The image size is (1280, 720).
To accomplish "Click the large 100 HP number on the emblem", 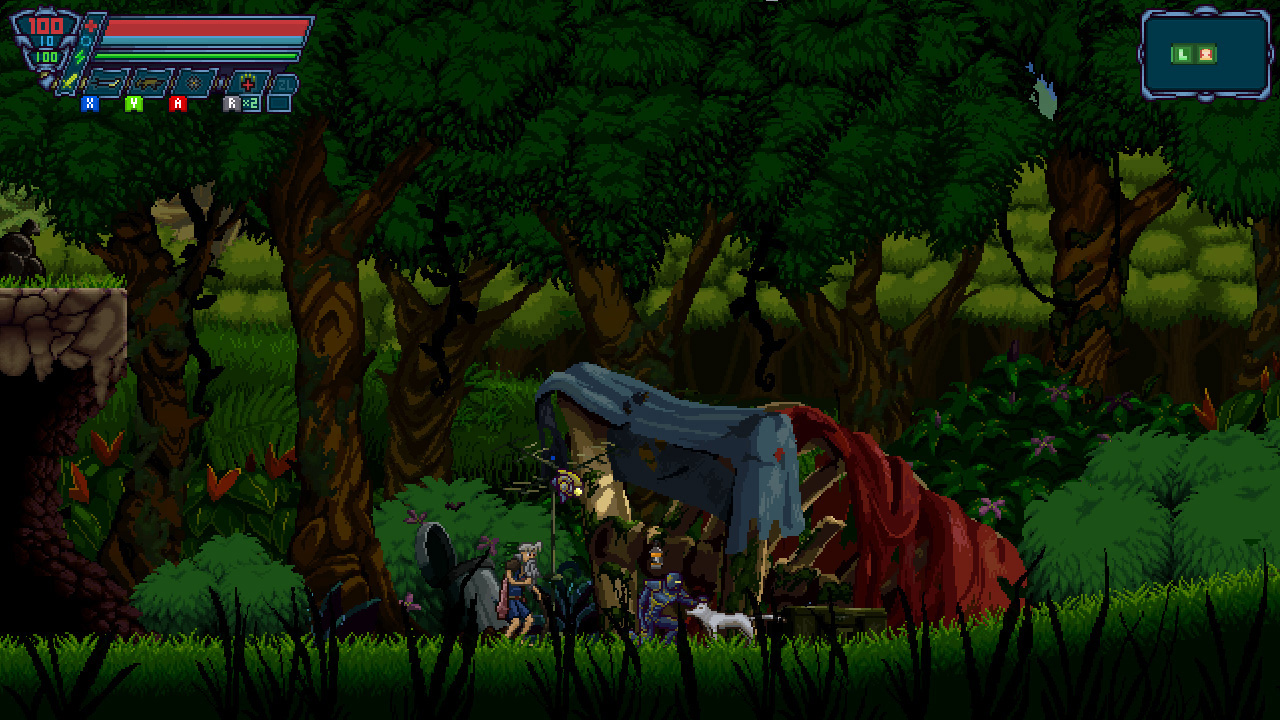I will tap(44, 24).
